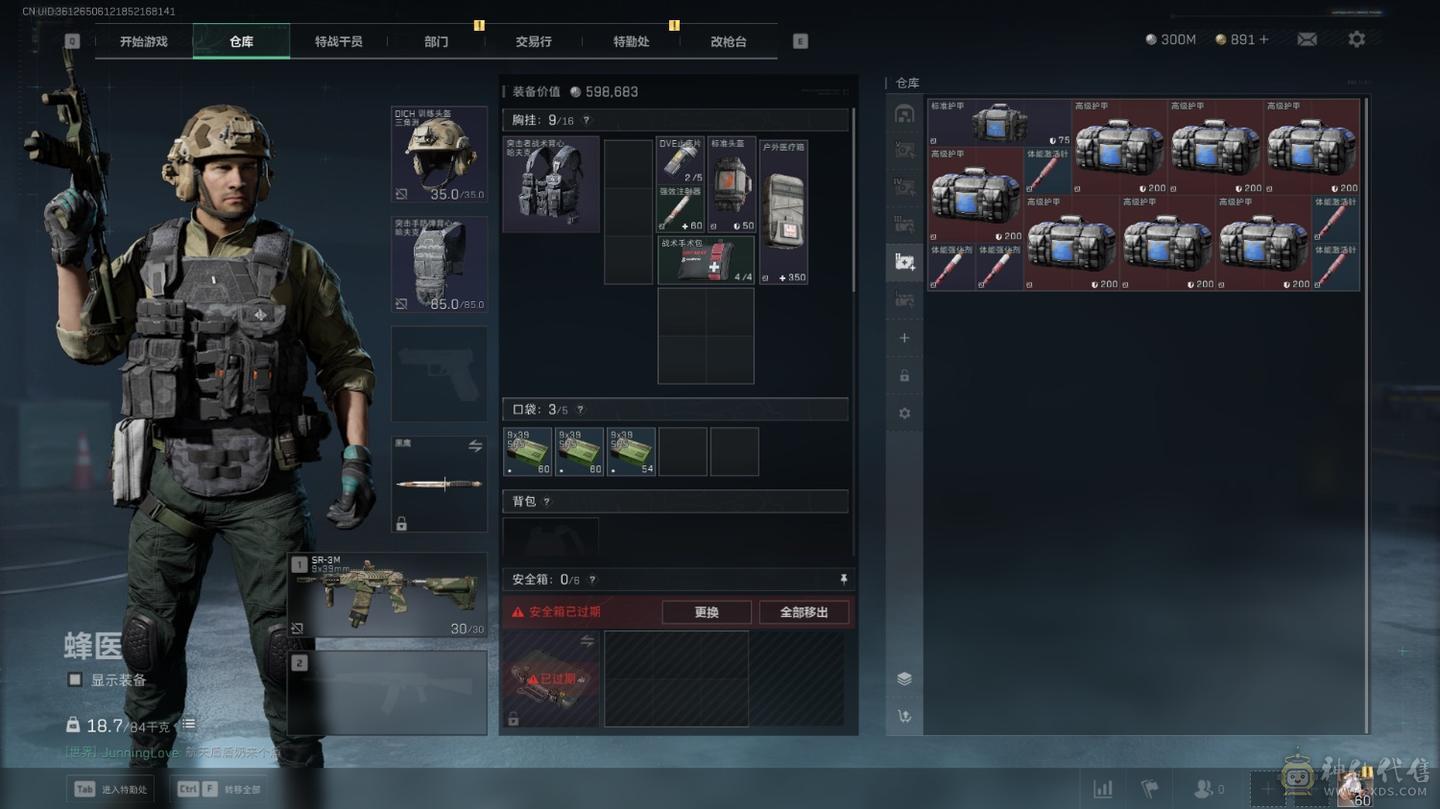Click the 更换 safe box button
Screen dimensions: 1440x809
pos(706,612)
